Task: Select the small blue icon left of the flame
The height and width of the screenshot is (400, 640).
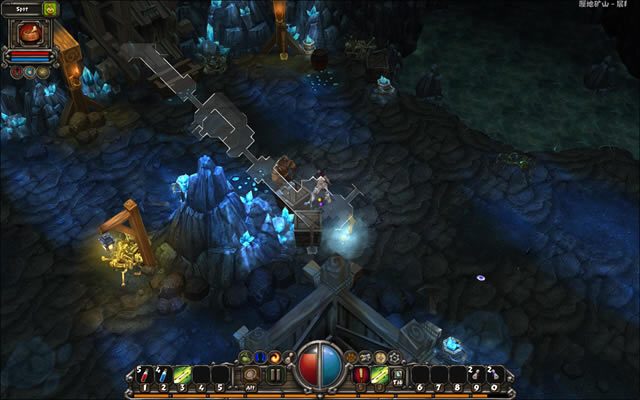Action: click(x=260, y=357)
